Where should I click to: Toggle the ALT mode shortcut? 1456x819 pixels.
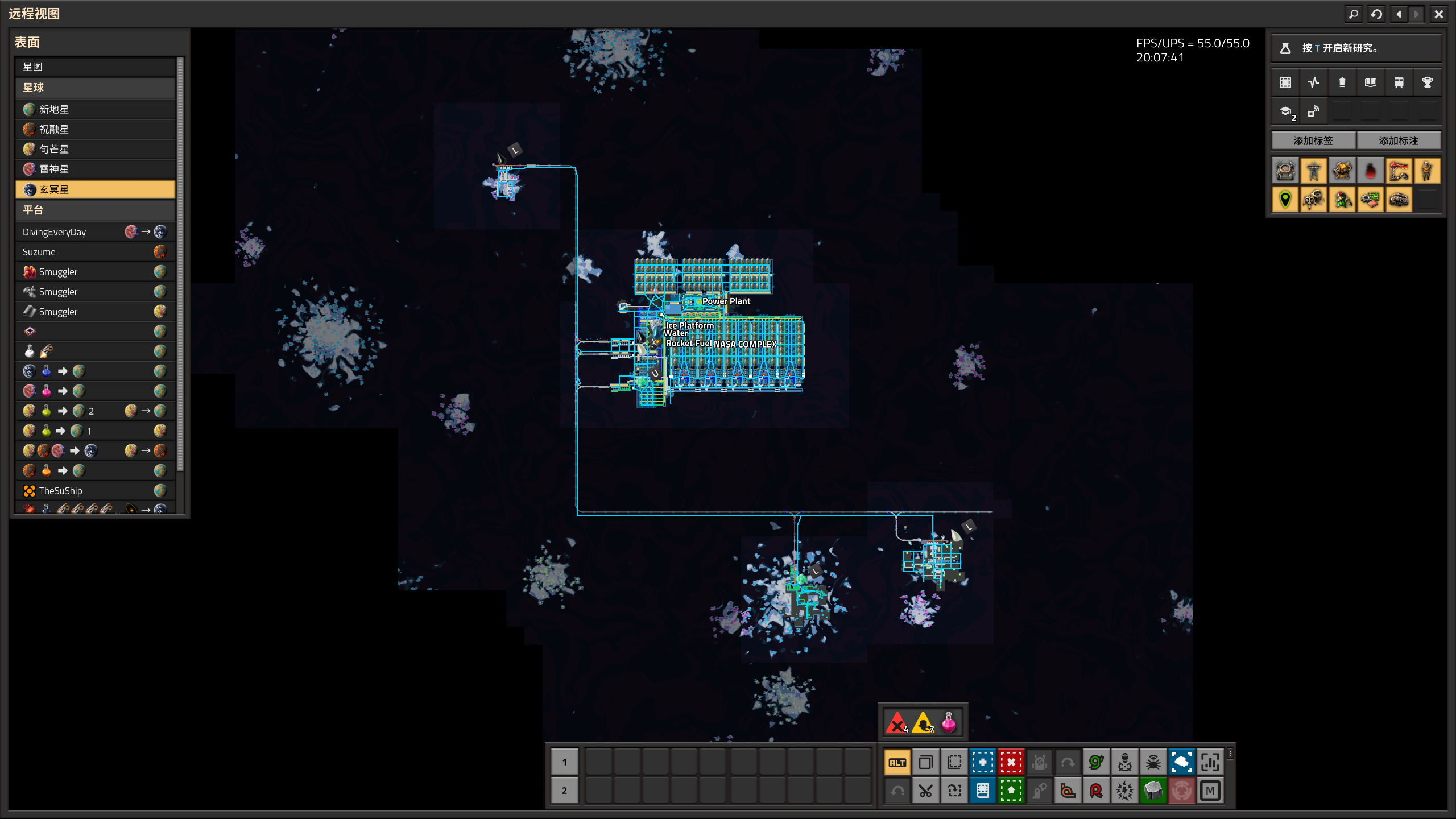tap(897, 763)
